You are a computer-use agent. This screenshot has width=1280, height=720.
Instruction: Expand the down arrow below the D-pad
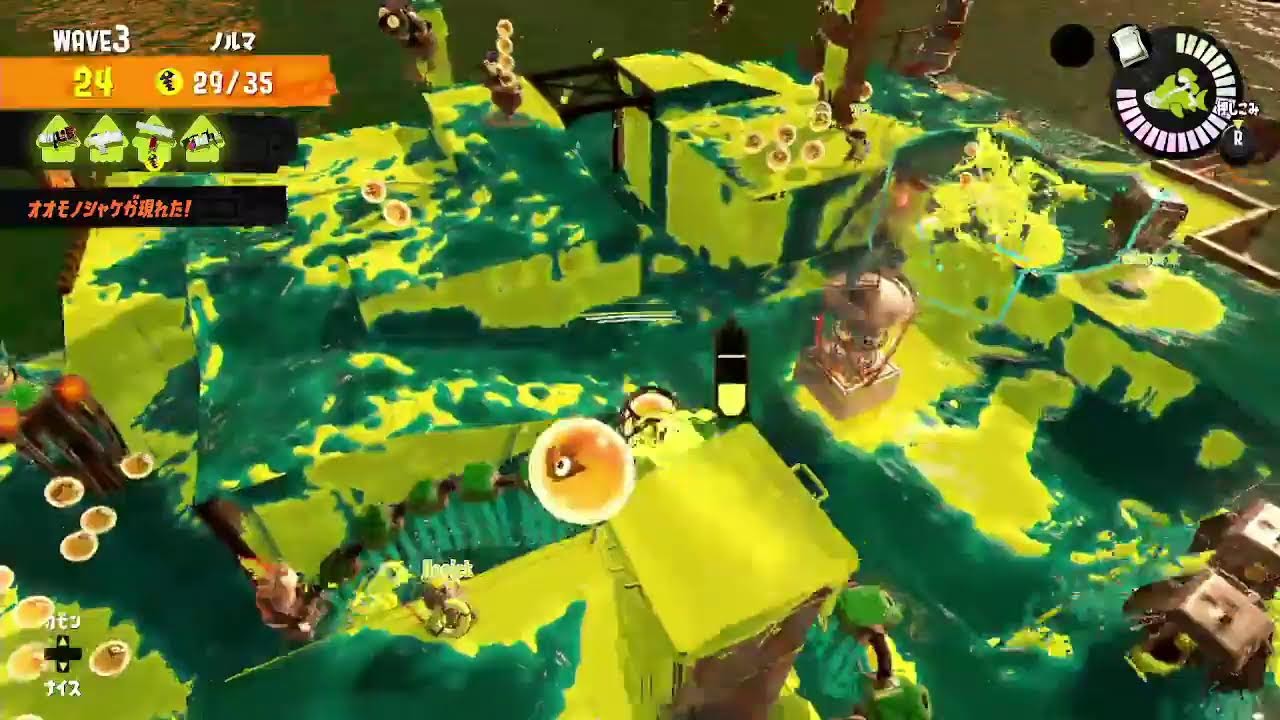pos(63,667)
